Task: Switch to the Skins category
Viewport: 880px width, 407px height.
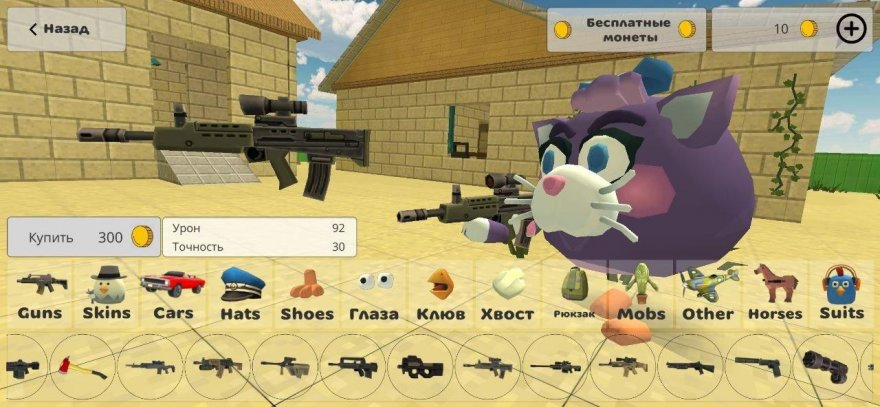Action: click(x=106, y=294)
